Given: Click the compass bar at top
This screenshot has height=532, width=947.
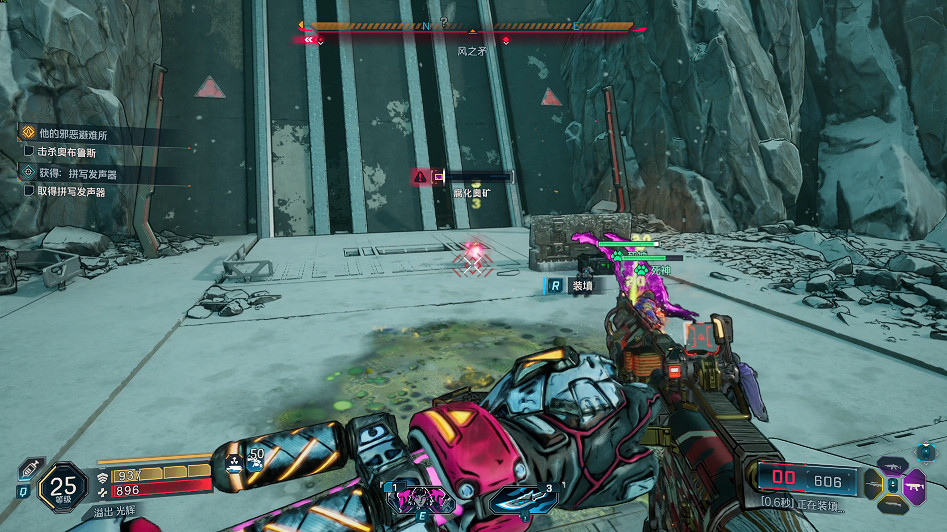Looking at the screenshot, I should [x=472, y=27].
